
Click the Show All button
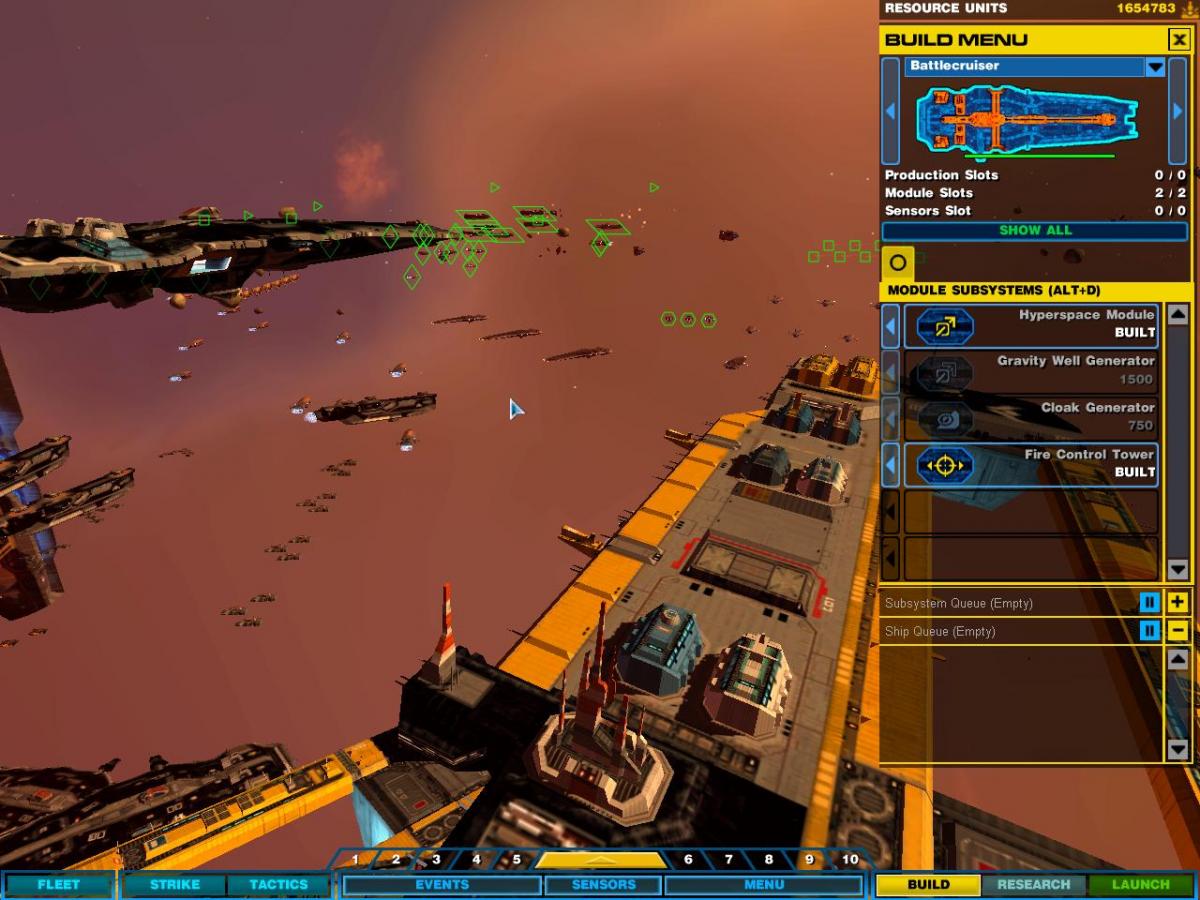[1035, 231]
